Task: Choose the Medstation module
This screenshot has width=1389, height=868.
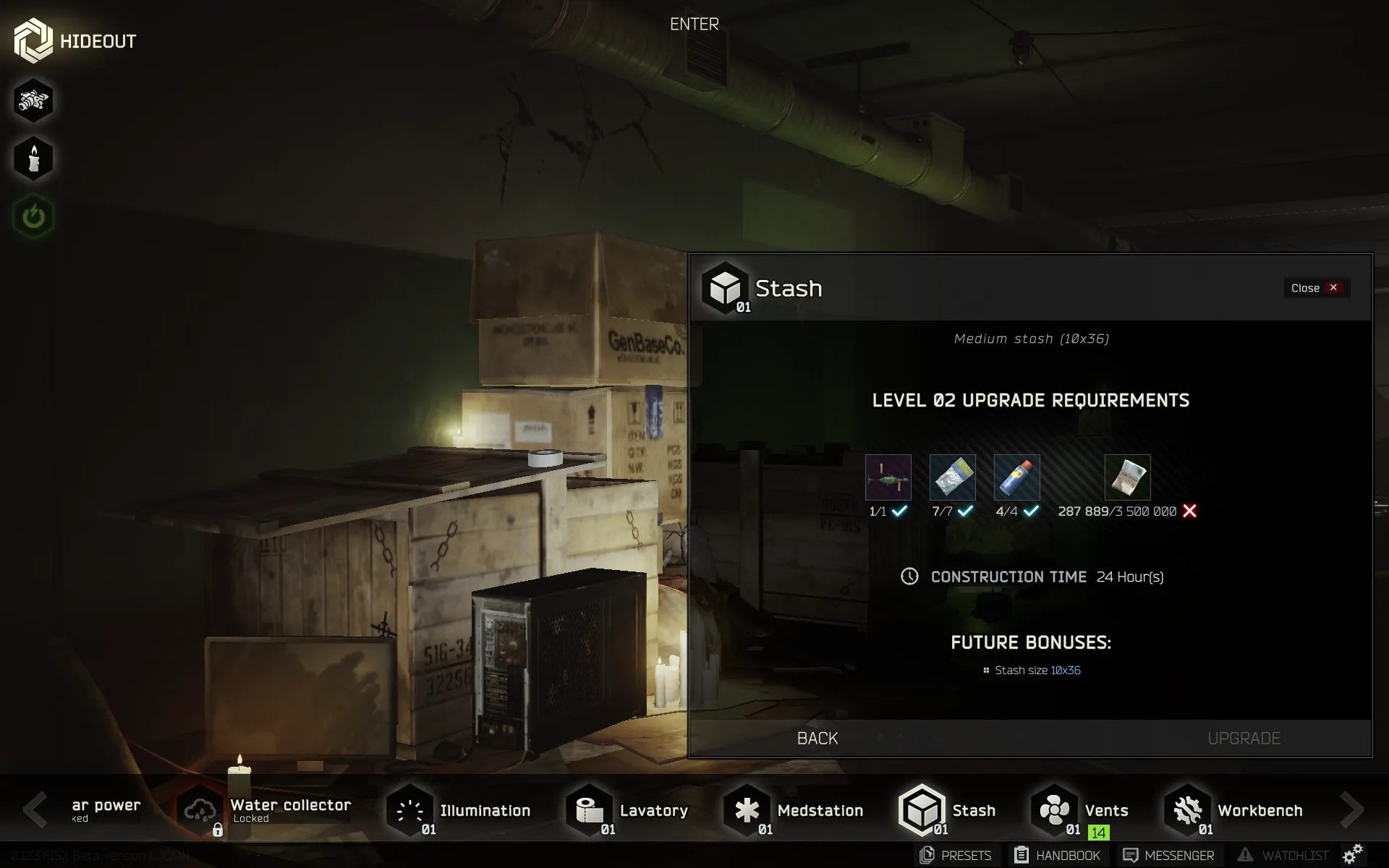Action: tap(794, 810)
